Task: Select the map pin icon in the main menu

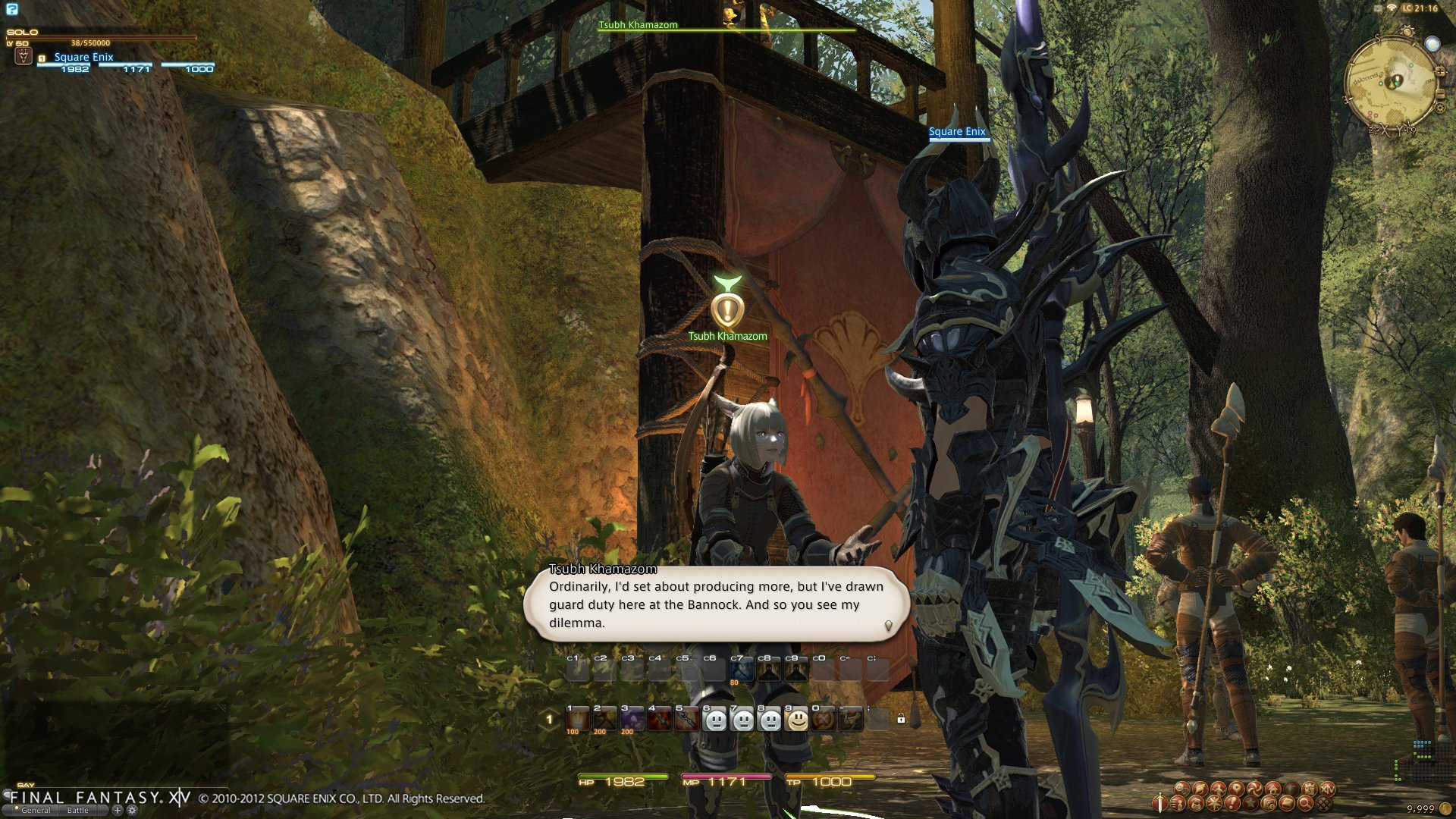Action: [1236, 789]
